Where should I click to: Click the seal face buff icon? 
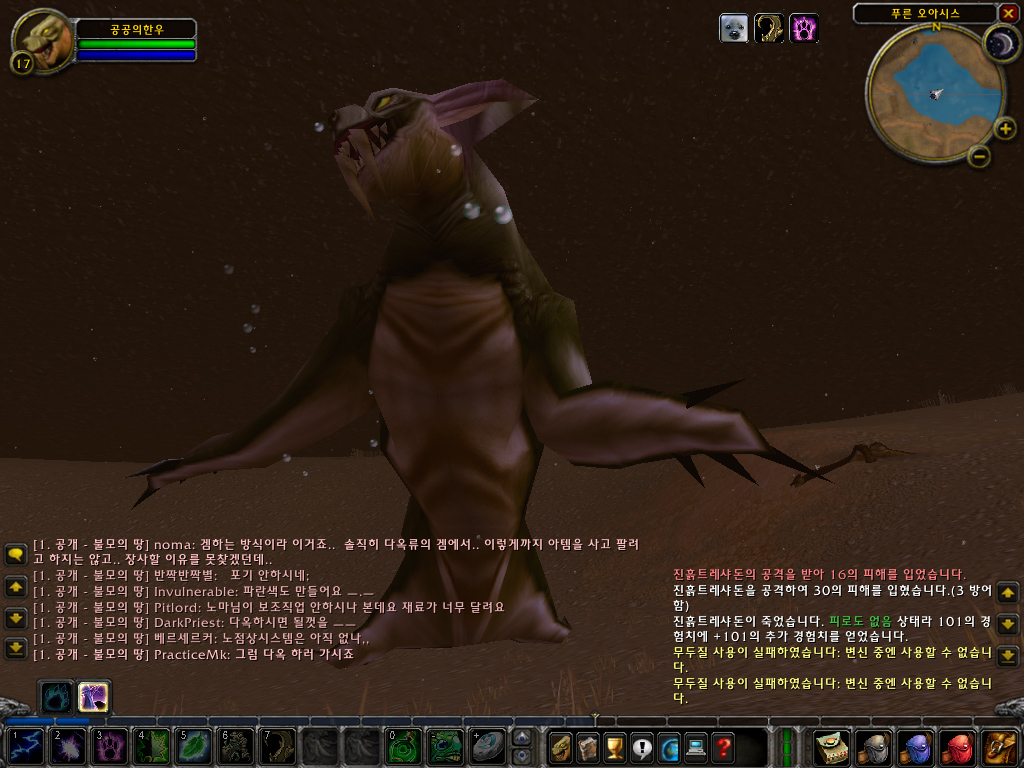point(734,28)
